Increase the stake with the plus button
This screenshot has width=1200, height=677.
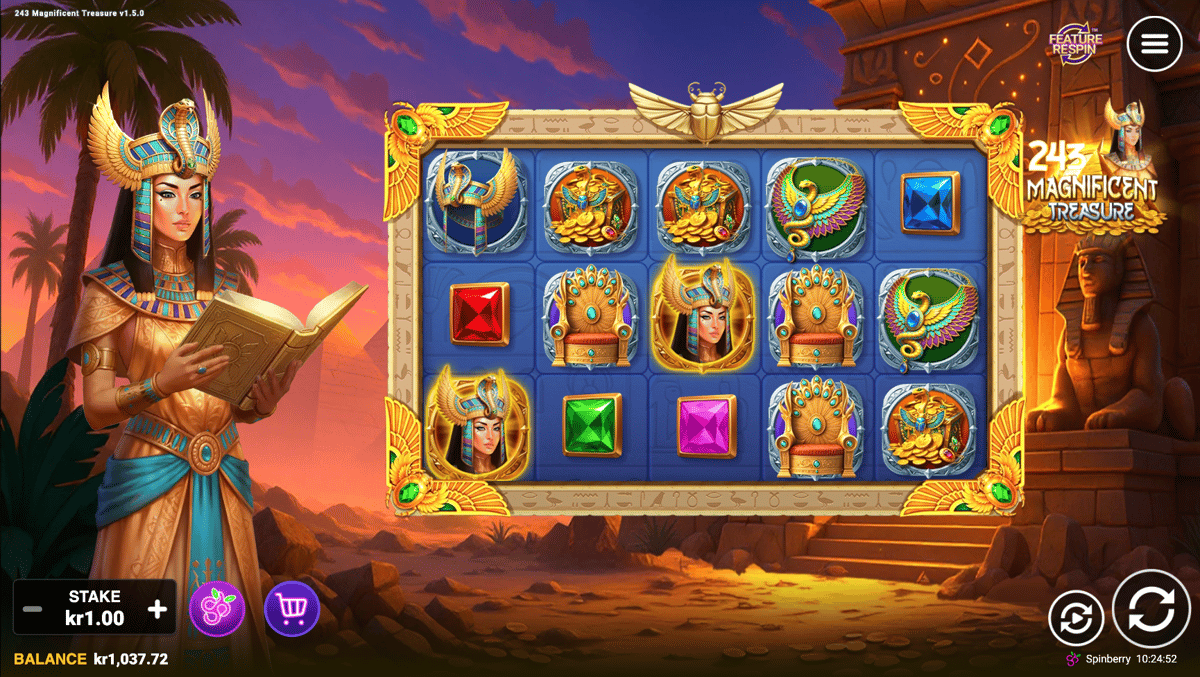coord(157,609)
